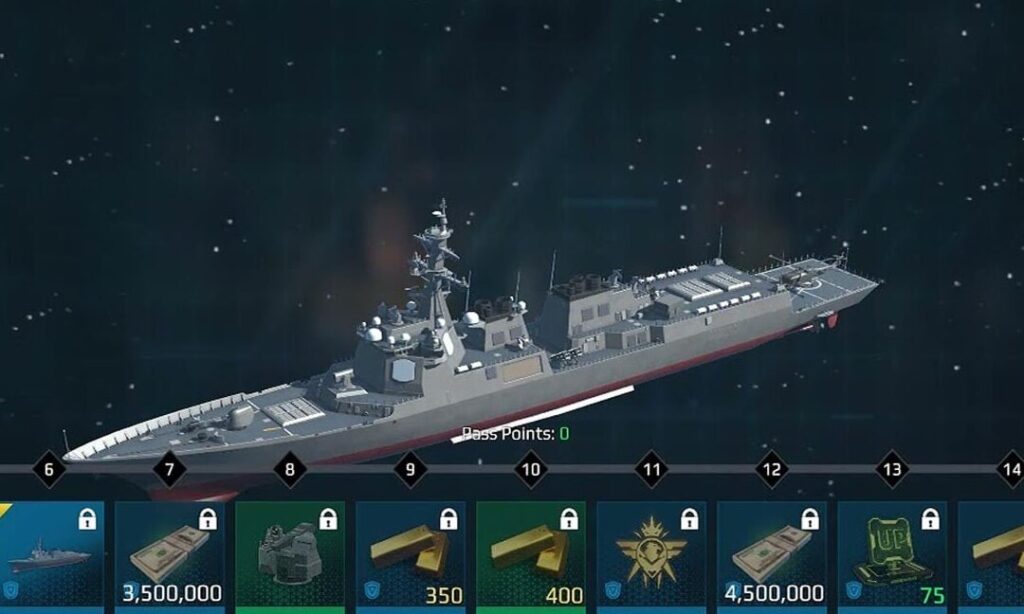This screenshot has width=1024, height=614.
Task: Select the 4,500,000 cash reward tile
Action: tap(772, 555)
